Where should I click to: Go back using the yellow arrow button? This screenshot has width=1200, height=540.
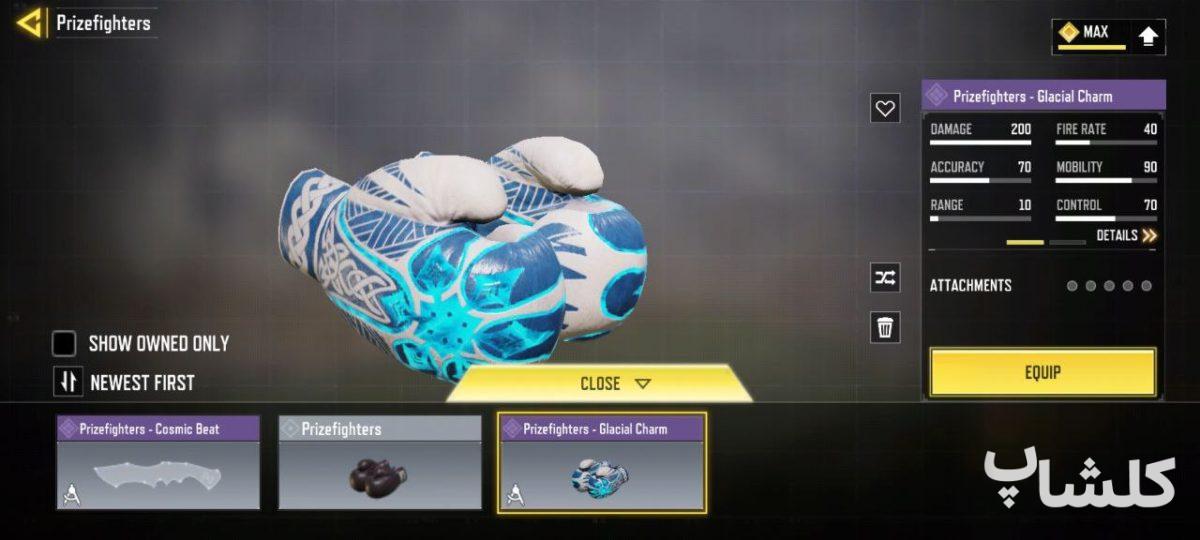click(29, 23)
